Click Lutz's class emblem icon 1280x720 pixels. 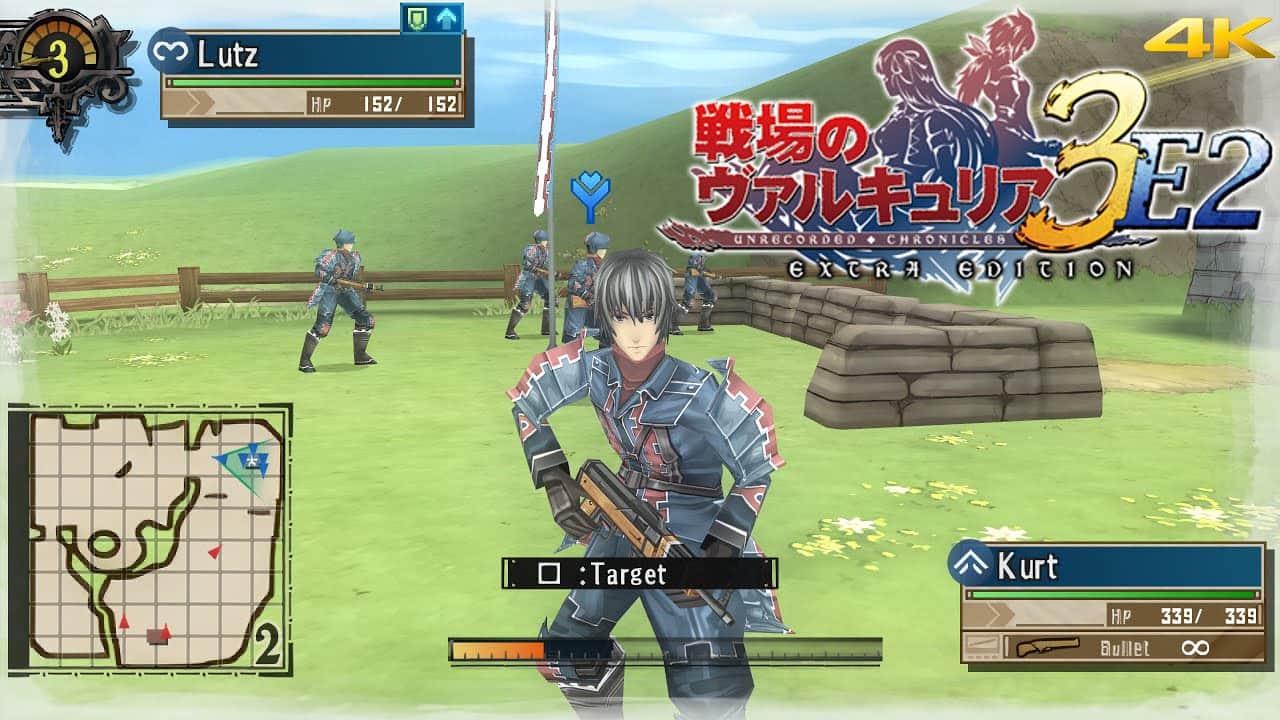(169, 51)
